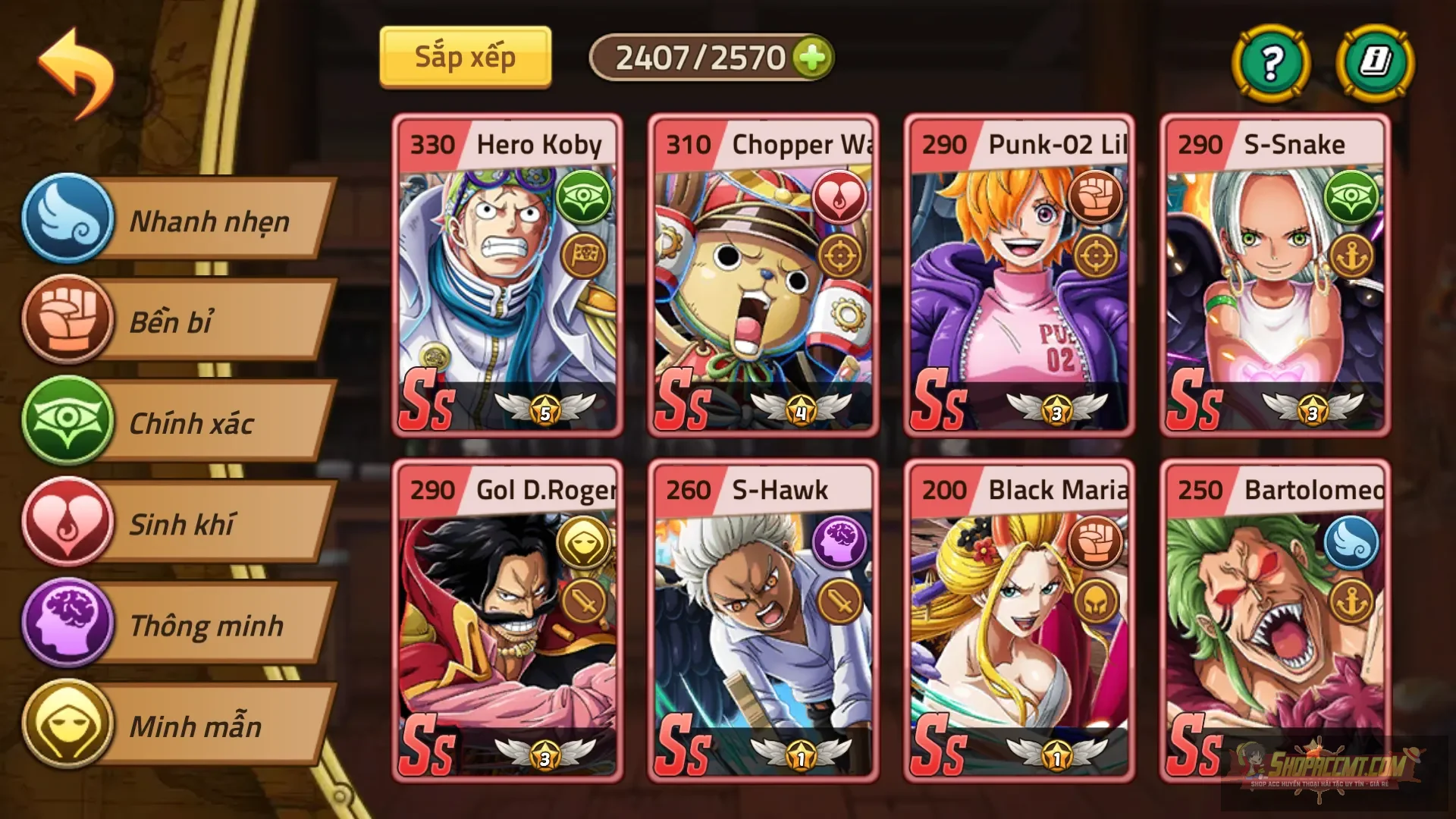Click the helmet badge on Black Maria's card
The height and width of the screenshot is (819, 1456).
(x=1098, y=600)
